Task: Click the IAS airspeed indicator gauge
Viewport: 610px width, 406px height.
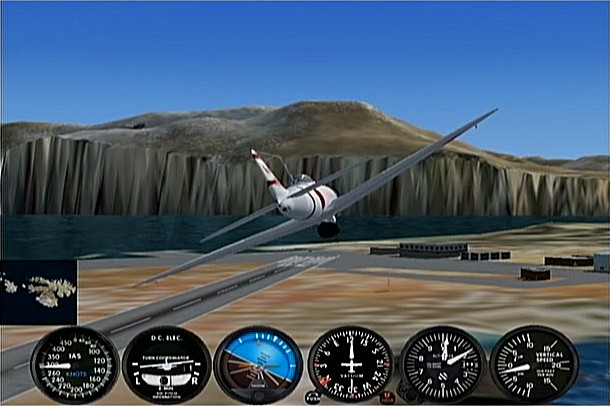Action: [75, 365]
